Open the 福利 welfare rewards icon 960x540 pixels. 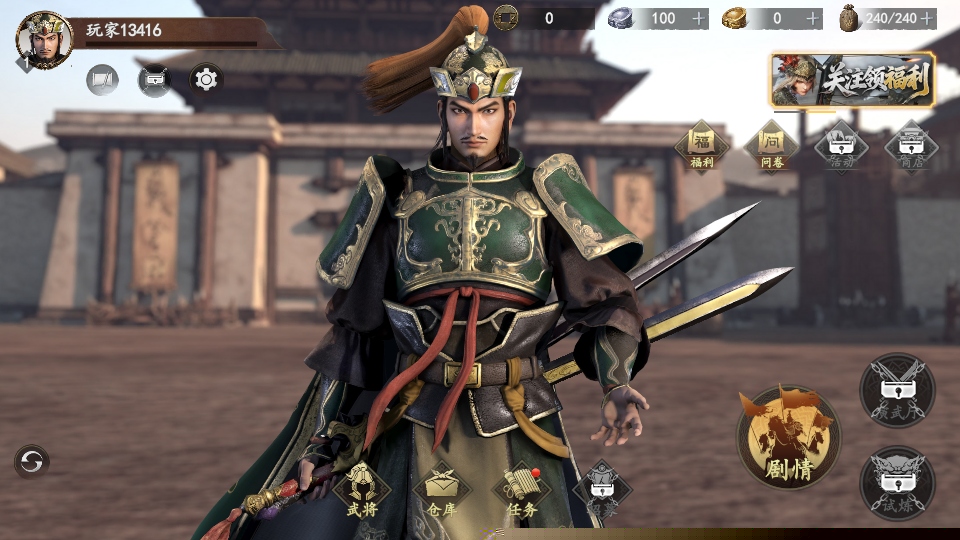(x=701, y=148)
